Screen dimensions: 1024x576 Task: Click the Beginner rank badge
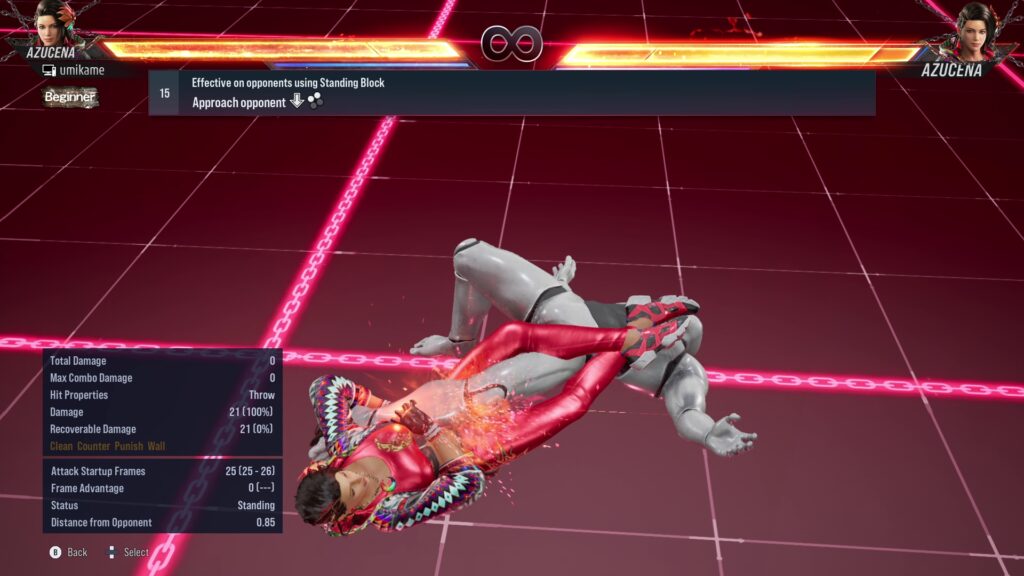(x=70, y=97)
